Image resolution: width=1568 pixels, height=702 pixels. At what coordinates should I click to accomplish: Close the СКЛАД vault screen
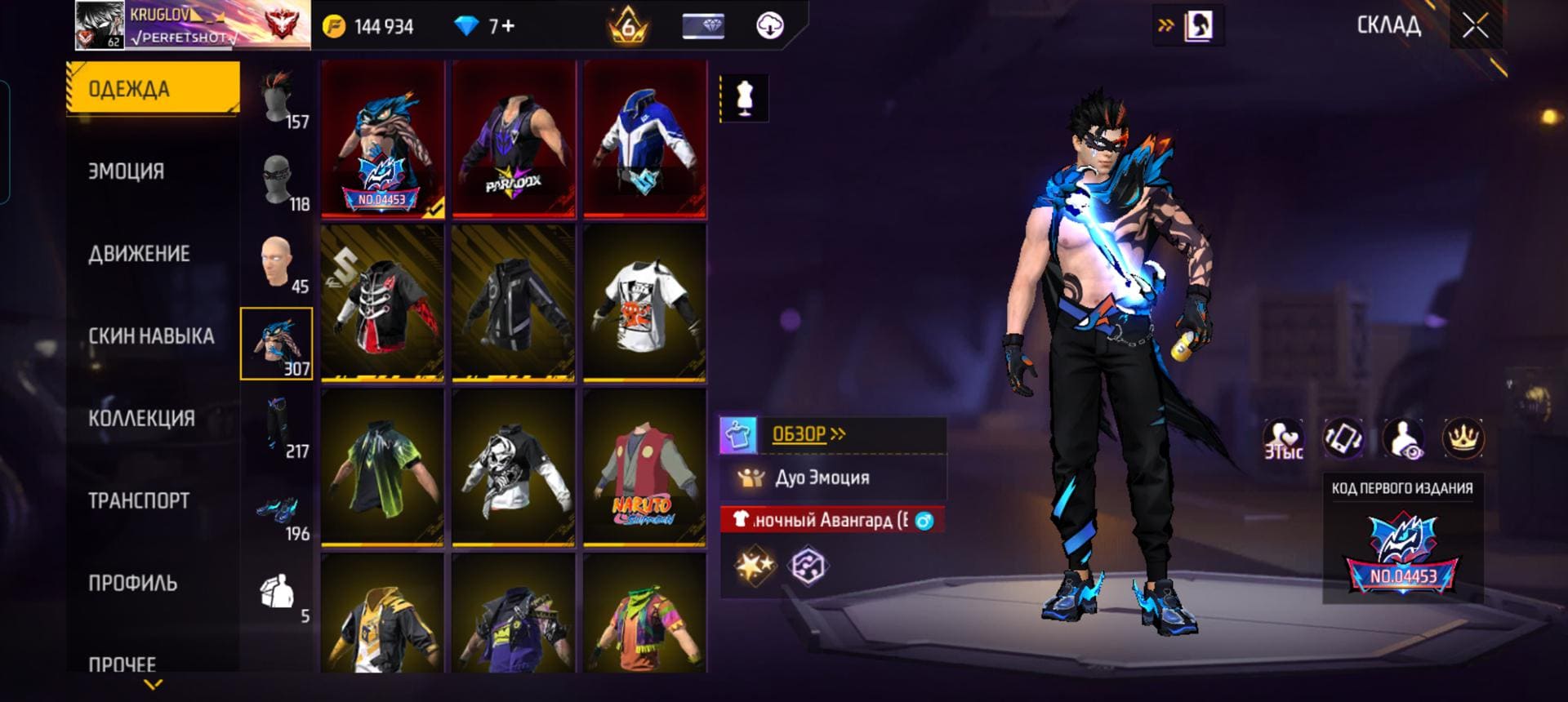pyautogui.click(x=1475, y=26)
